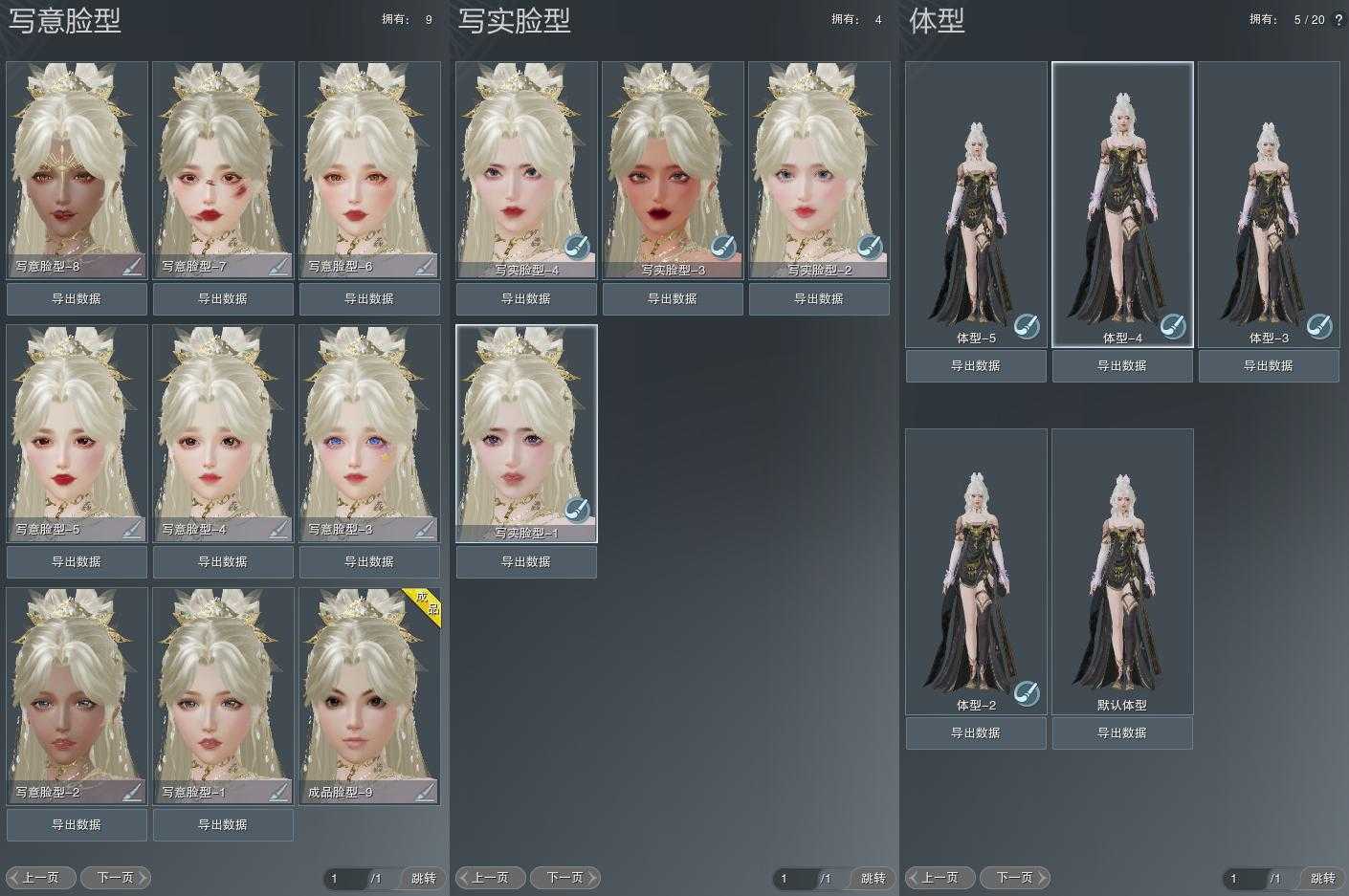The width and height of the screenshot is (1349, 896).
Task: Go to previous page of 体型 list
Action: pyautogui.click(x=940, y=877)
